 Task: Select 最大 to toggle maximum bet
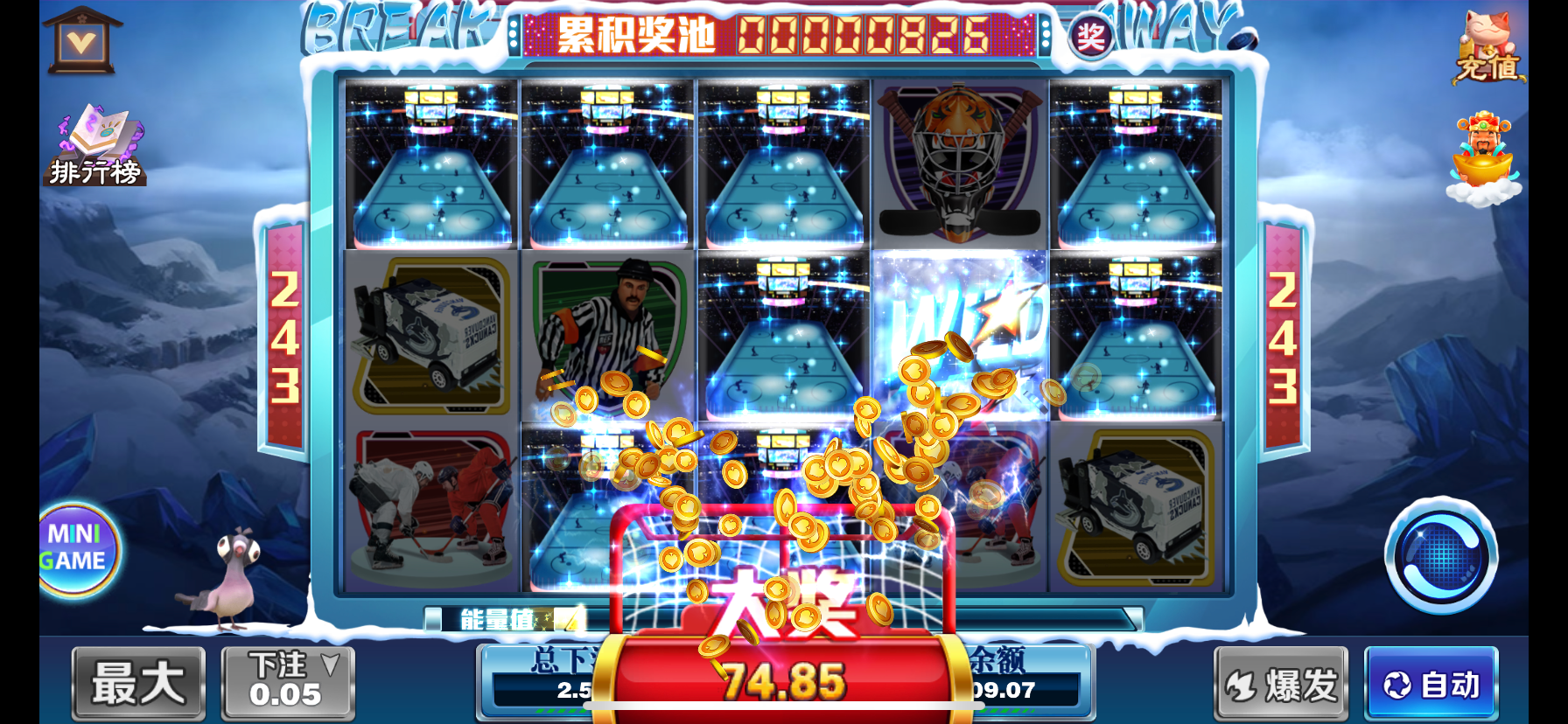(x=137, y=684)
